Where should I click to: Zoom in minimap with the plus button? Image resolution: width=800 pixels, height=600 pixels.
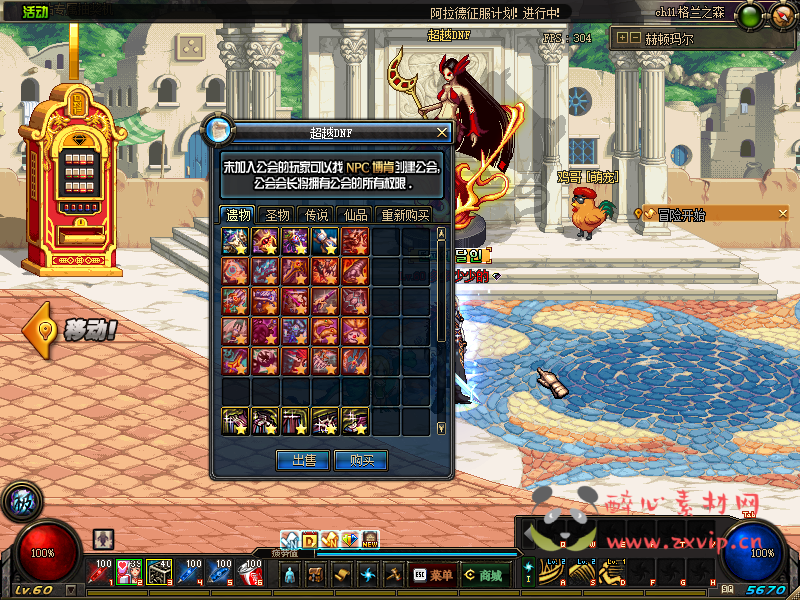624,39
